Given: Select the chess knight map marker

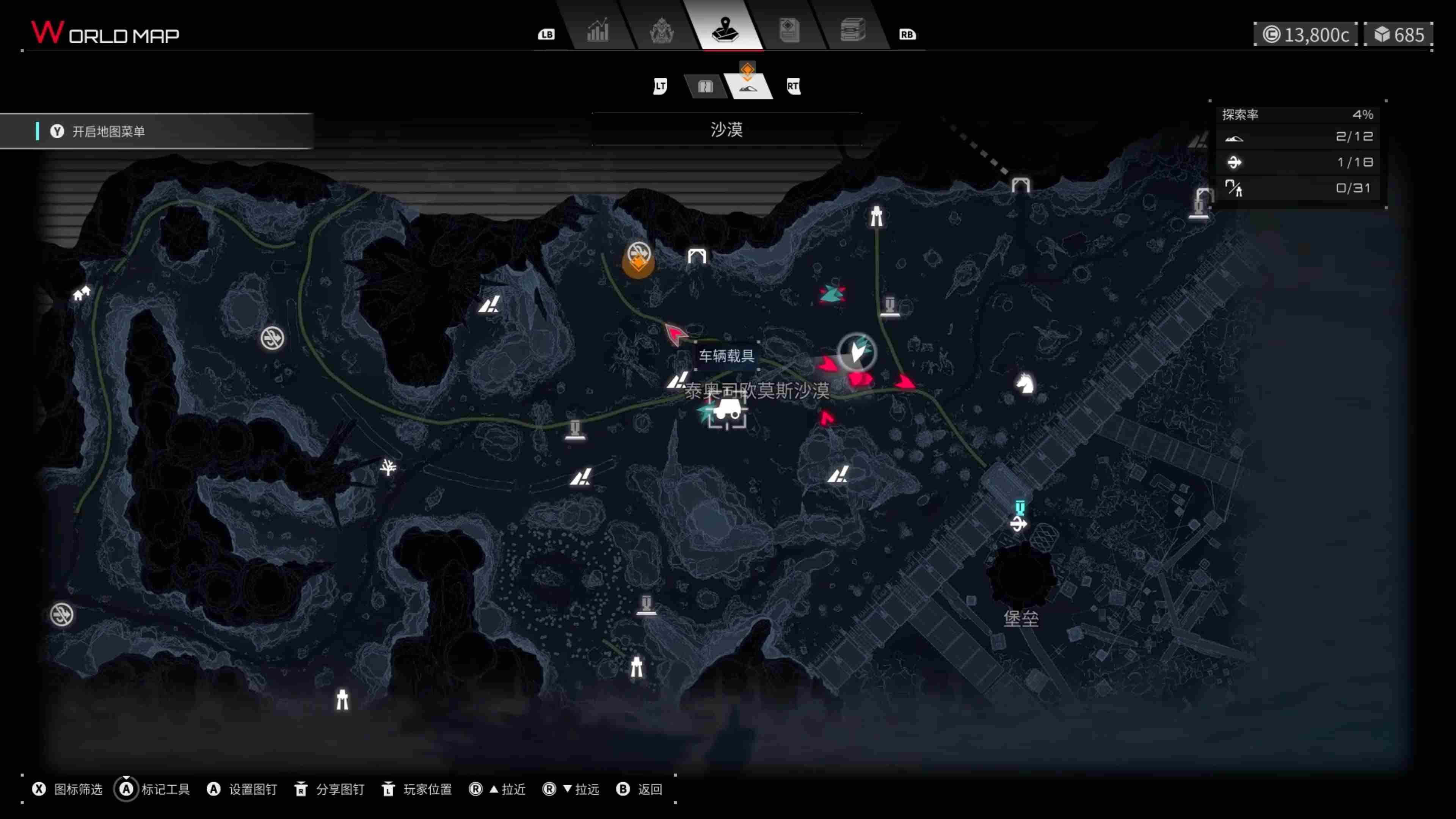Looking at the screenshot, I should click(x=1025, y=384).
